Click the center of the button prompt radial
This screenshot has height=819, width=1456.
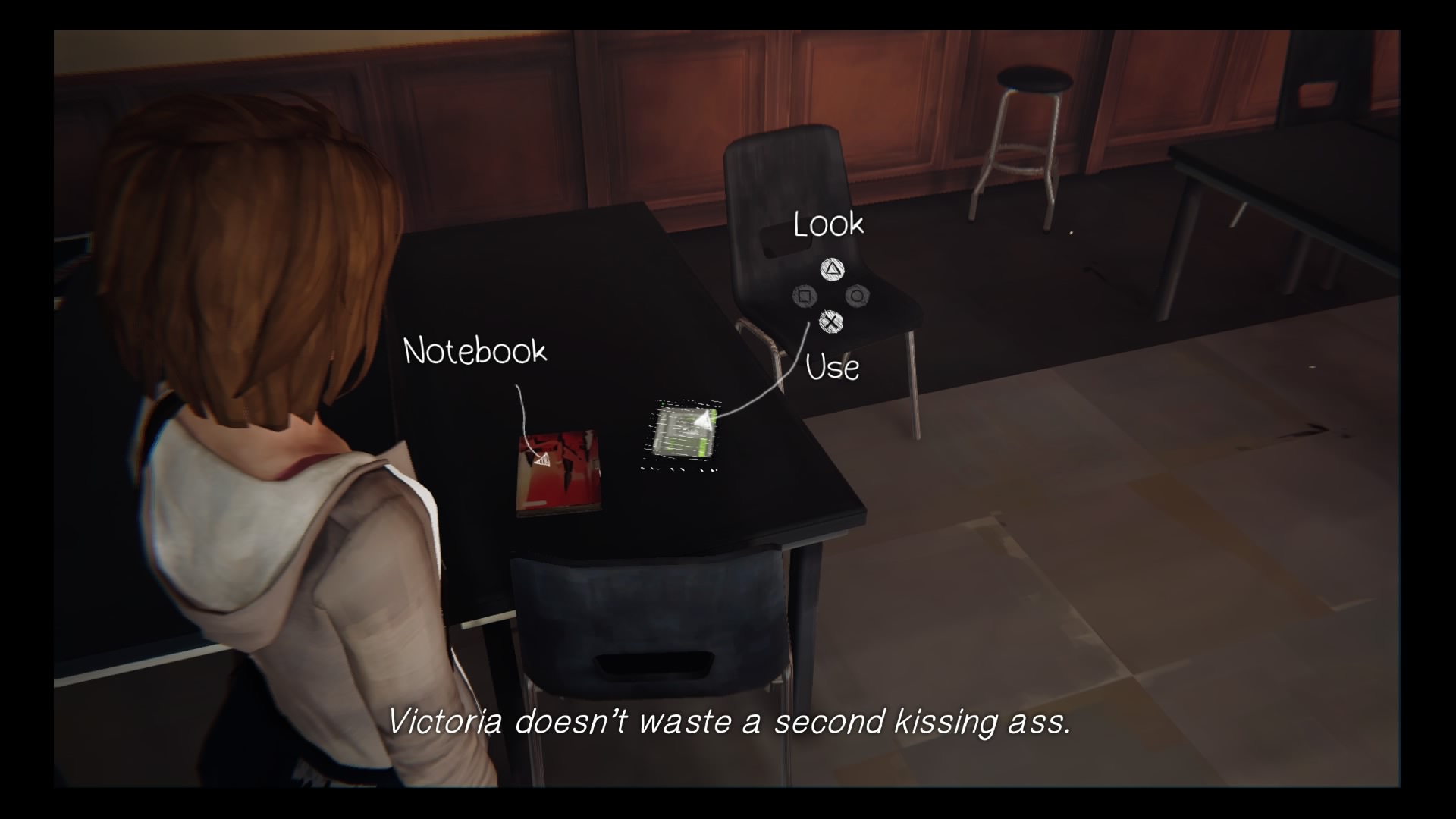tap(832, 296)
